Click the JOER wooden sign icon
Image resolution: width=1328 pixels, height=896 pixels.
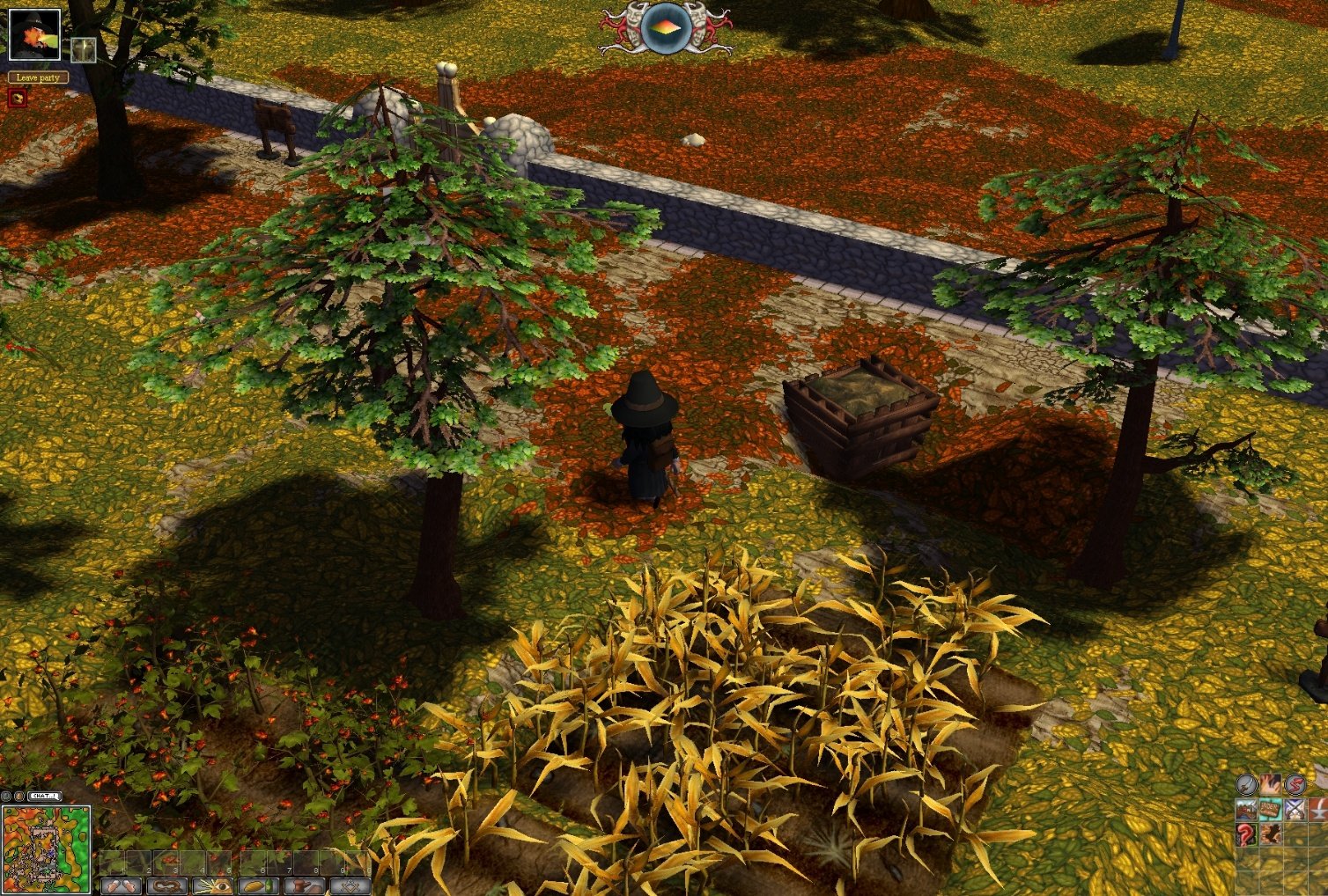coord(1269,809)
